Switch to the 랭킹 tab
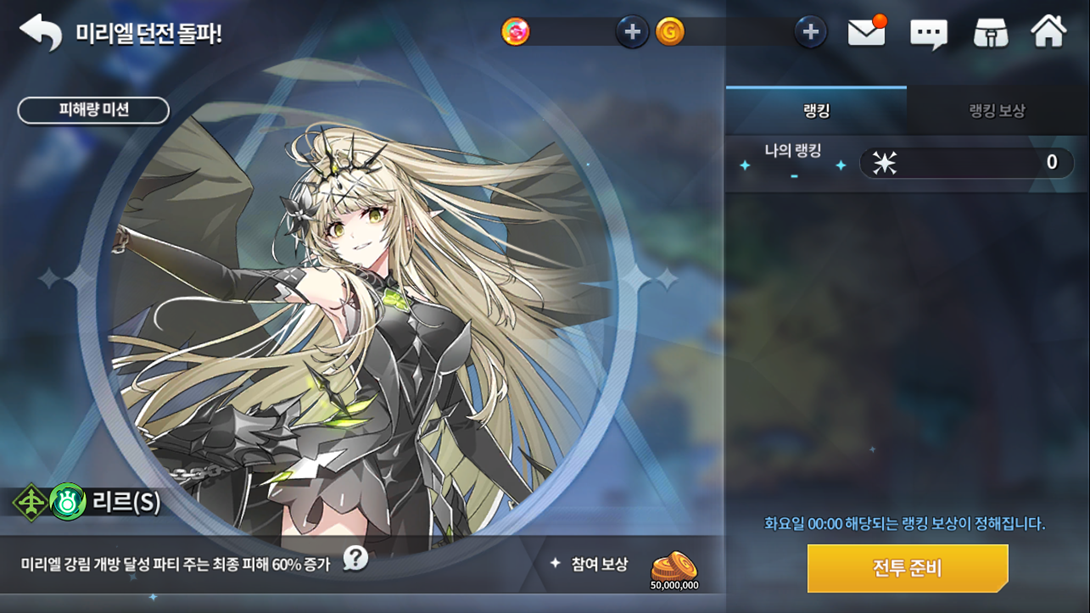1090x613 pixels. [816, 110]
